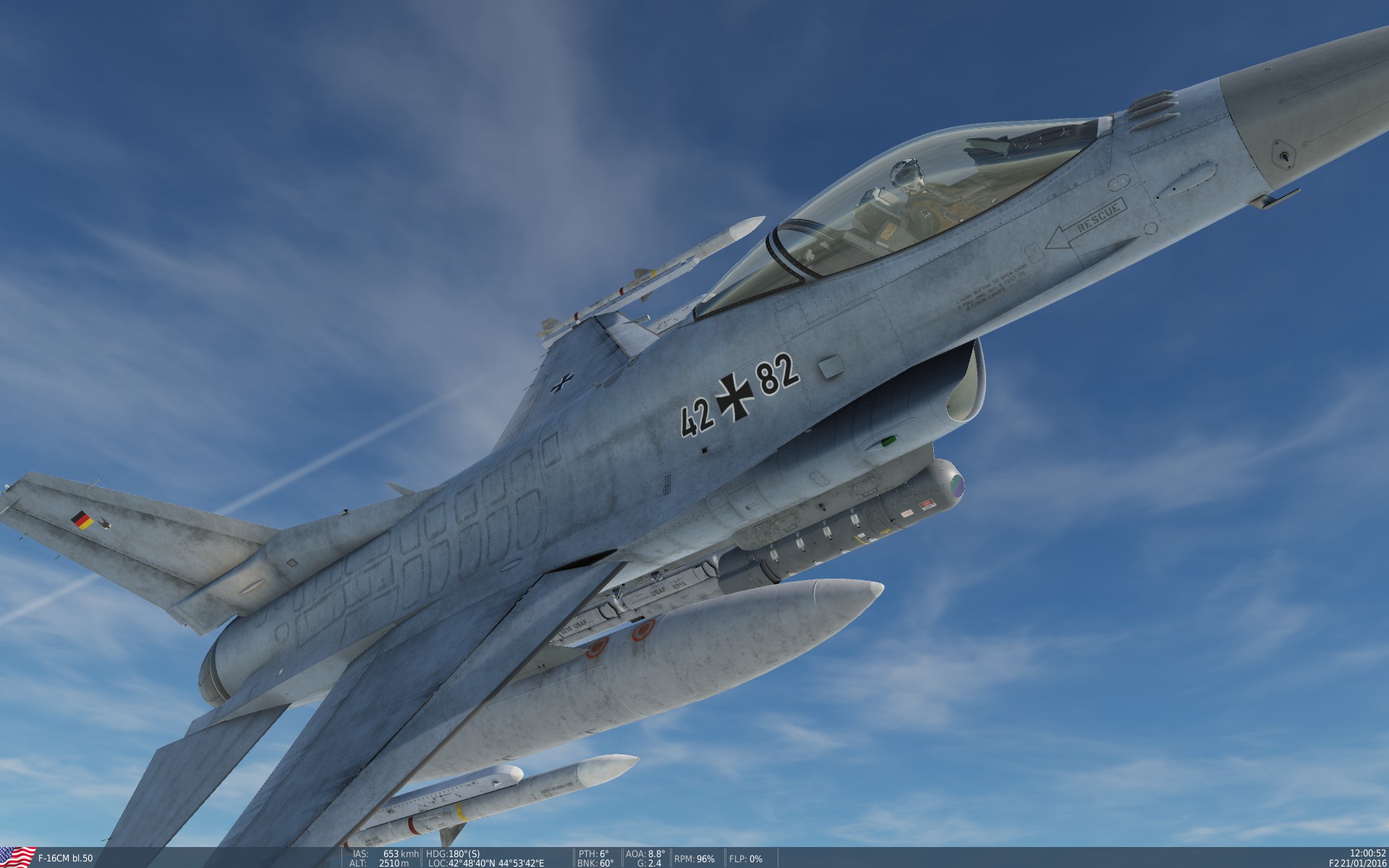Expand the mission date 21/01/2016 display
The width and height of the screenshot is (1389, 868).
(x=1364, y=862)
